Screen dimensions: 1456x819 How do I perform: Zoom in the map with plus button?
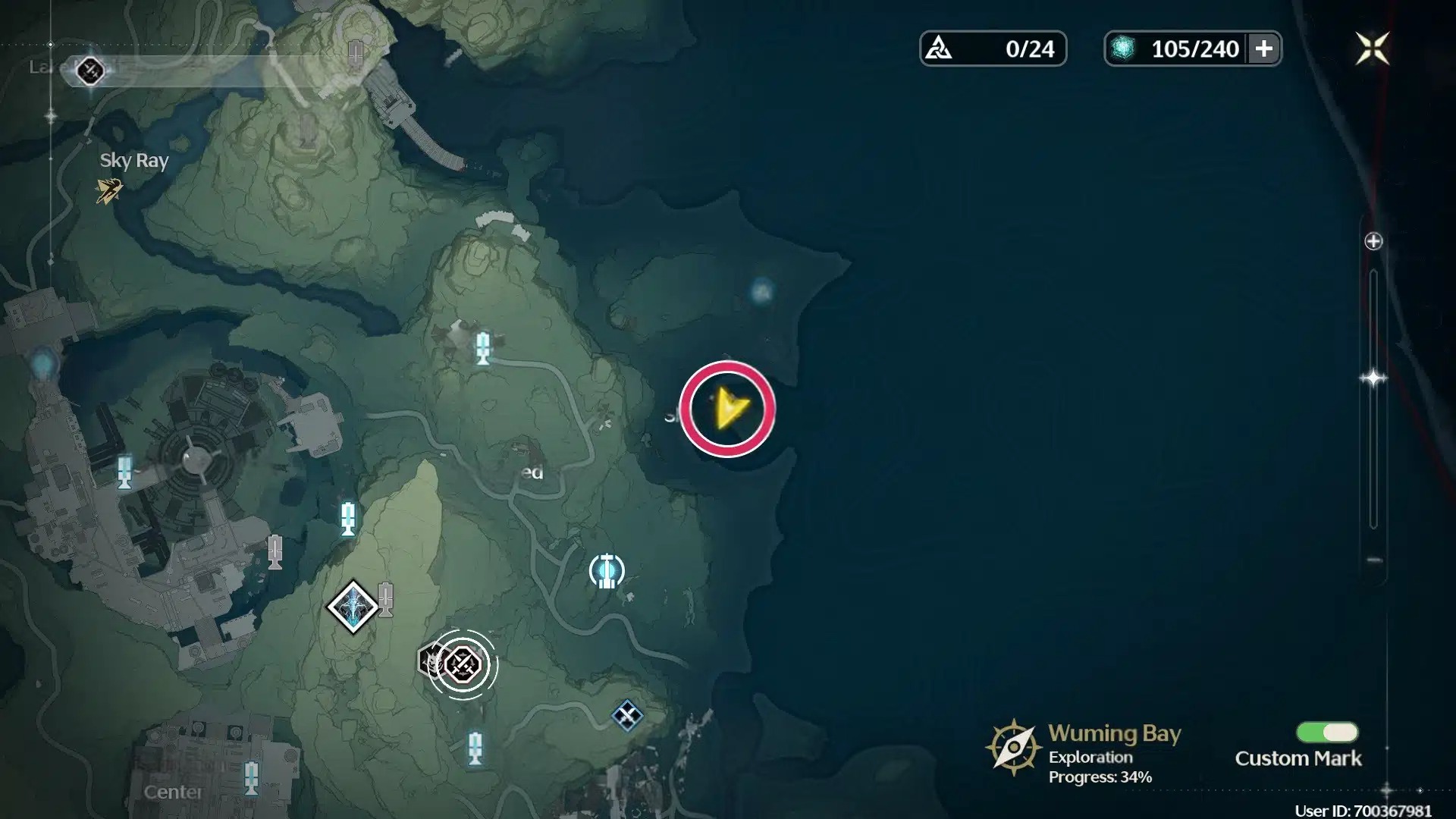(x=1373, y=241)
